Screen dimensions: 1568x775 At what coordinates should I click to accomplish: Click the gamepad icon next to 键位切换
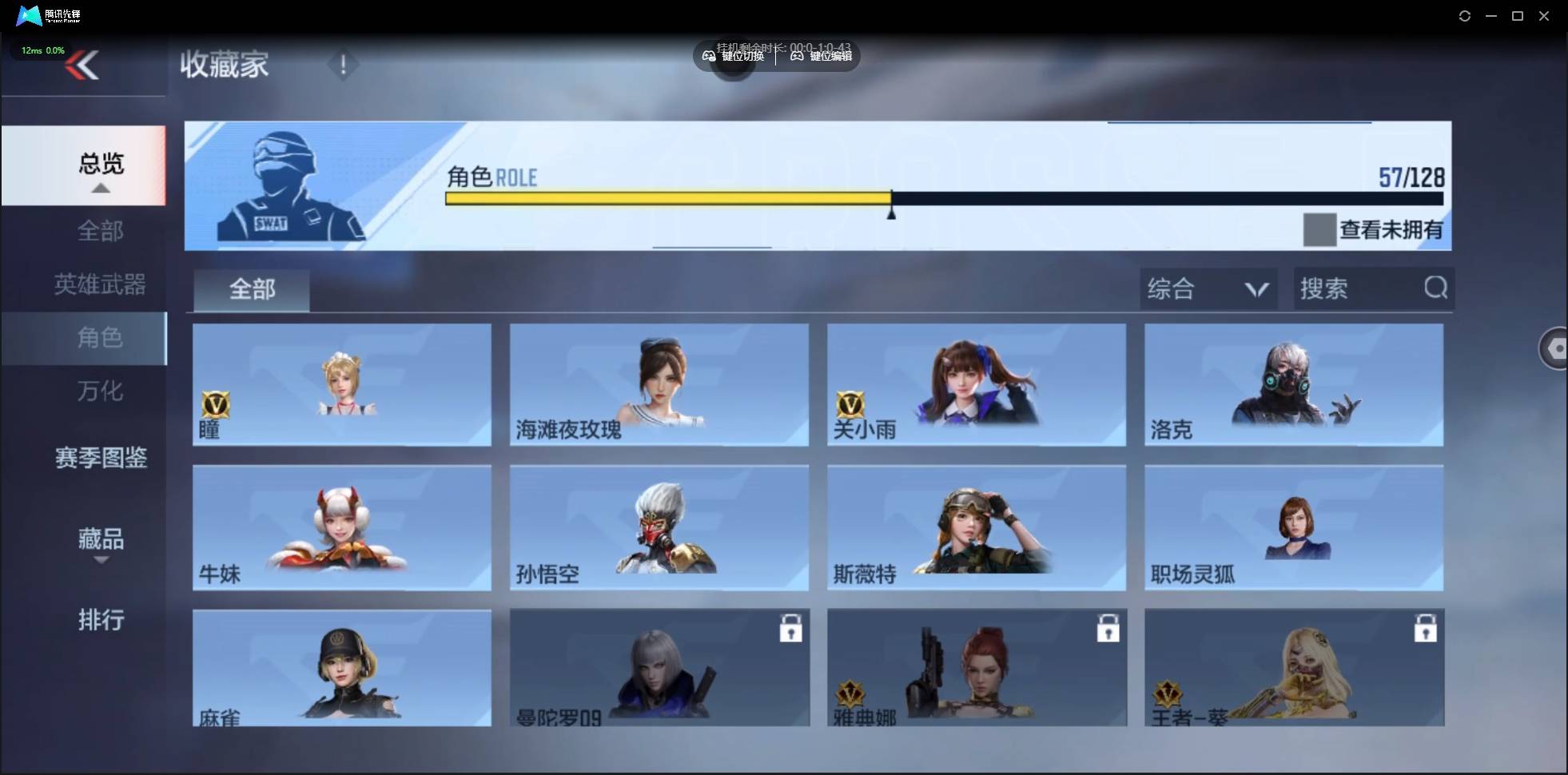click(709, 56)
